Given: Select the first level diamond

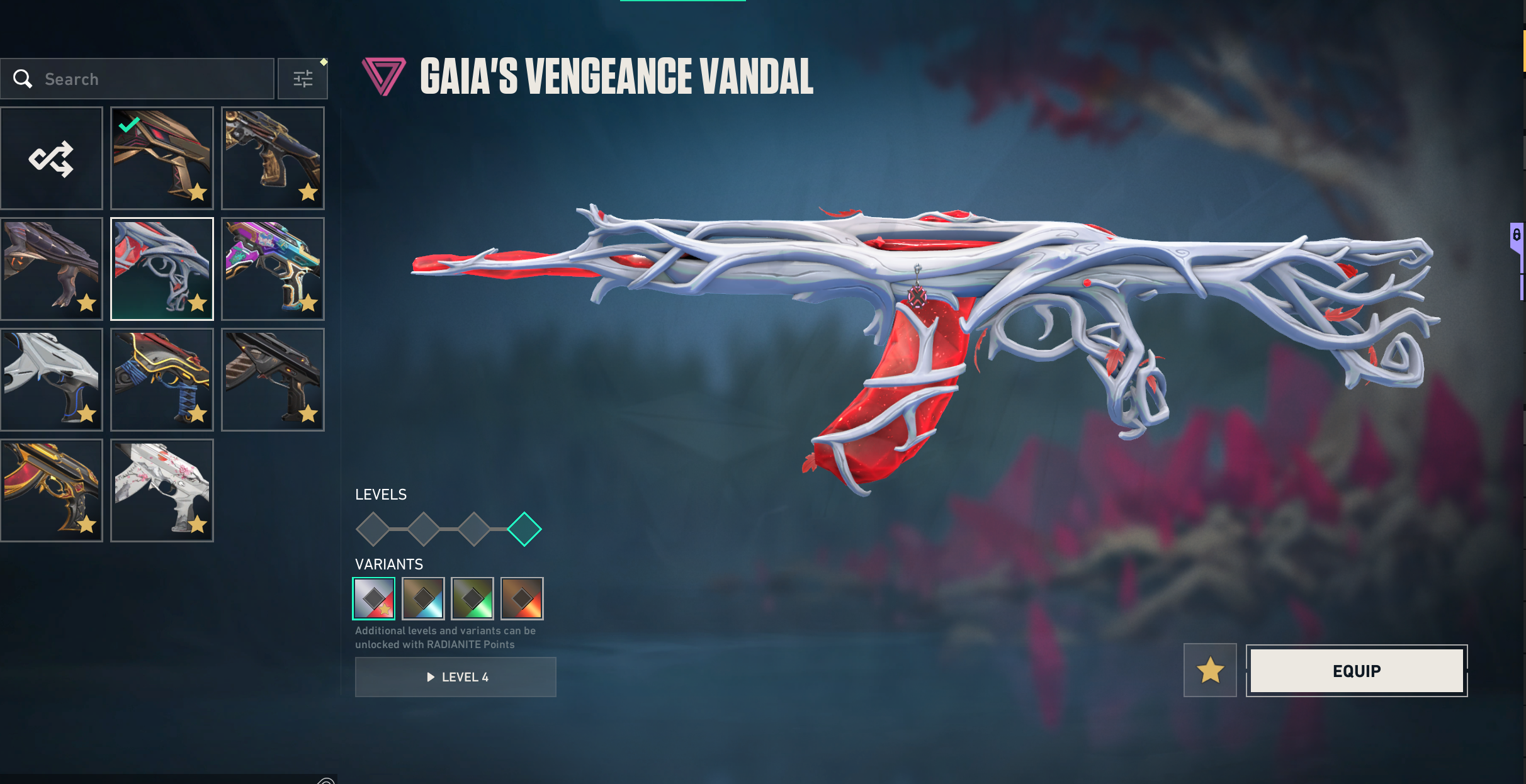Looking at the screenshot, I should 373,529.
